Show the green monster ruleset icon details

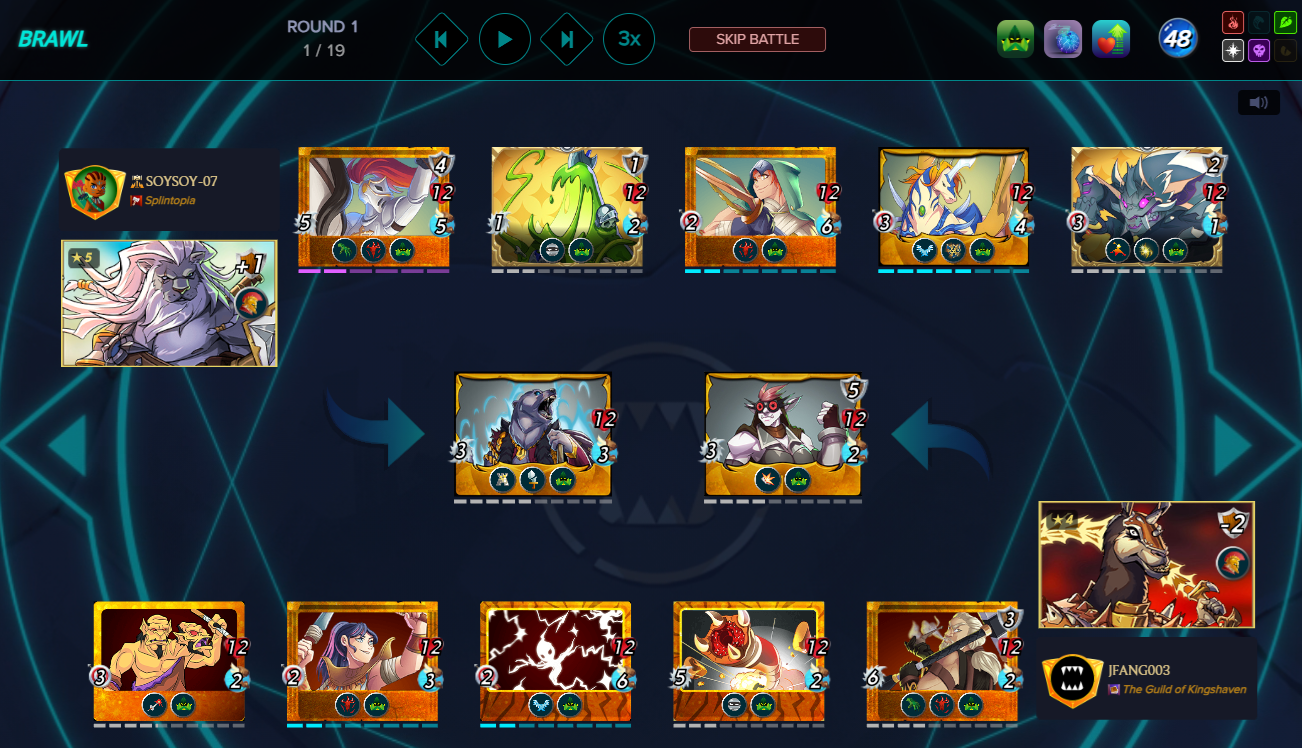point(1015,40)
